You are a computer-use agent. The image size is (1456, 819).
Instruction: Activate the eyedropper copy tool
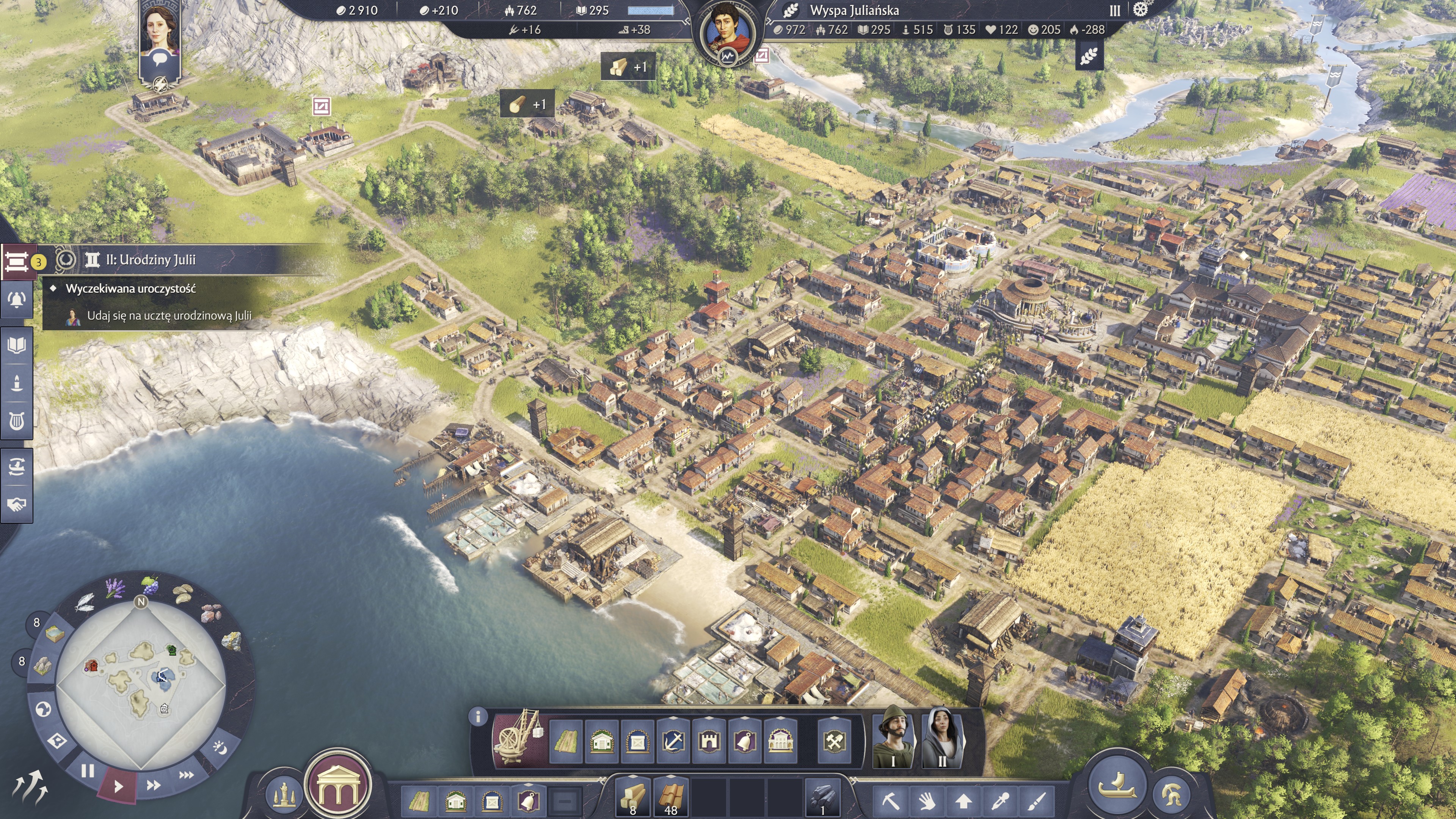pyautogui.click(x=1001, y=800)
